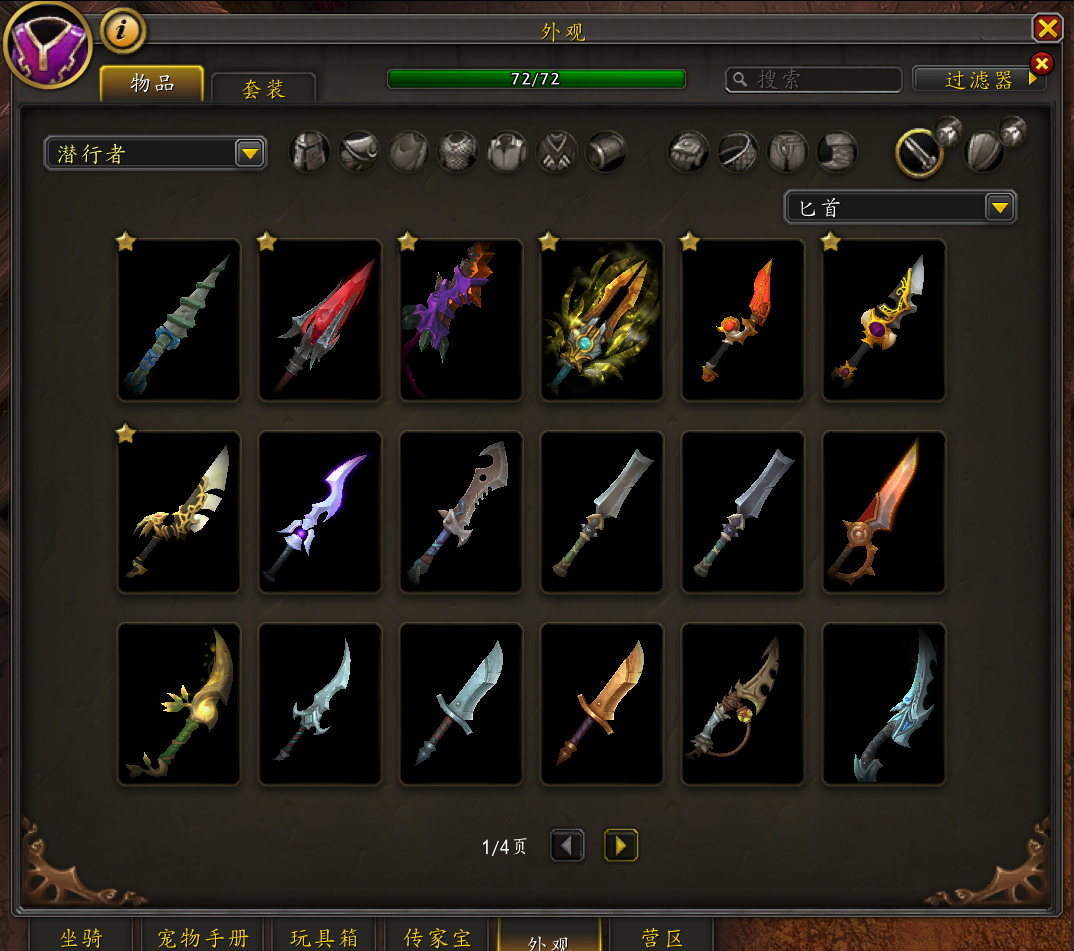Select the red crystal dagger appearance
The height and width of the screenshot is (951, 1074).
320,320
